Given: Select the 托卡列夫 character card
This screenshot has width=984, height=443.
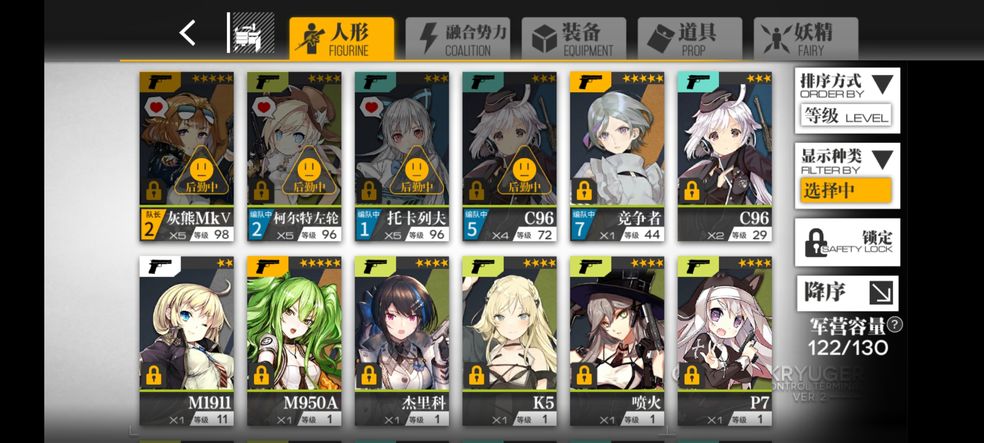Looking at the screenshot, I should [x=401, y=156].
